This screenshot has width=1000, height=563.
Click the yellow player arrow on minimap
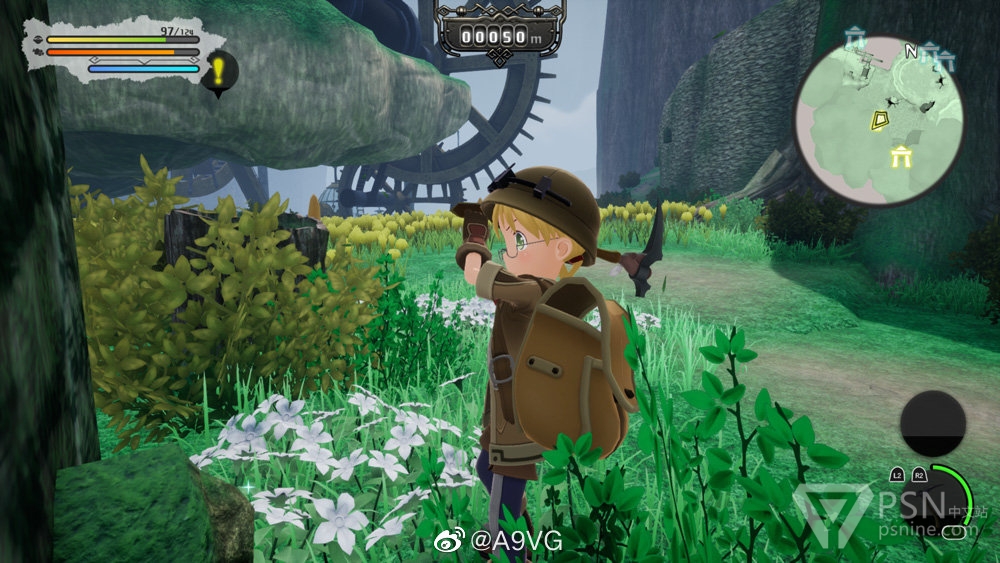coord(879,121)
